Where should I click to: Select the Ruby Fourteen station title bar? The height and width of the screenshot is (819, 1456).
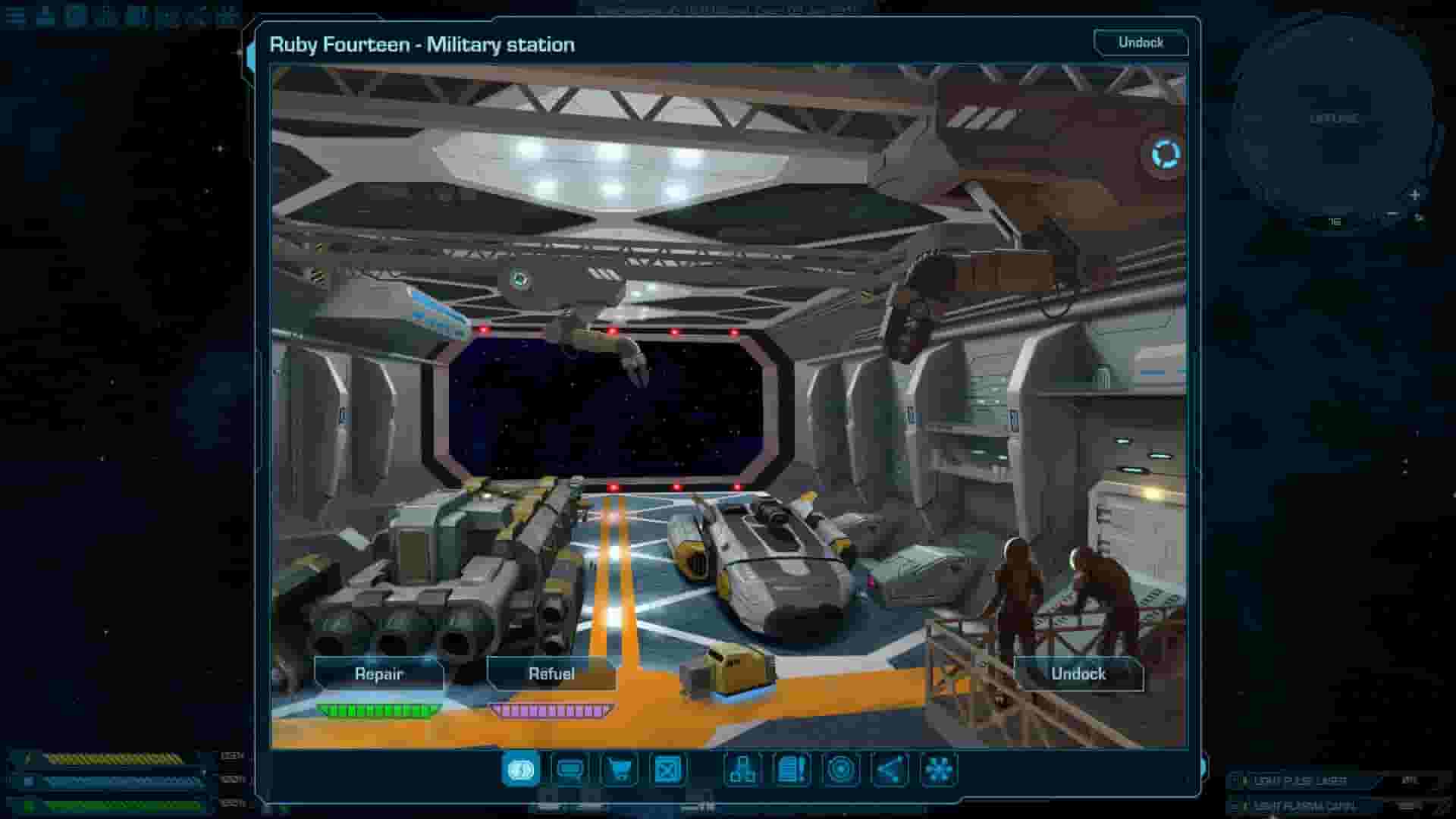pos(422,44)
